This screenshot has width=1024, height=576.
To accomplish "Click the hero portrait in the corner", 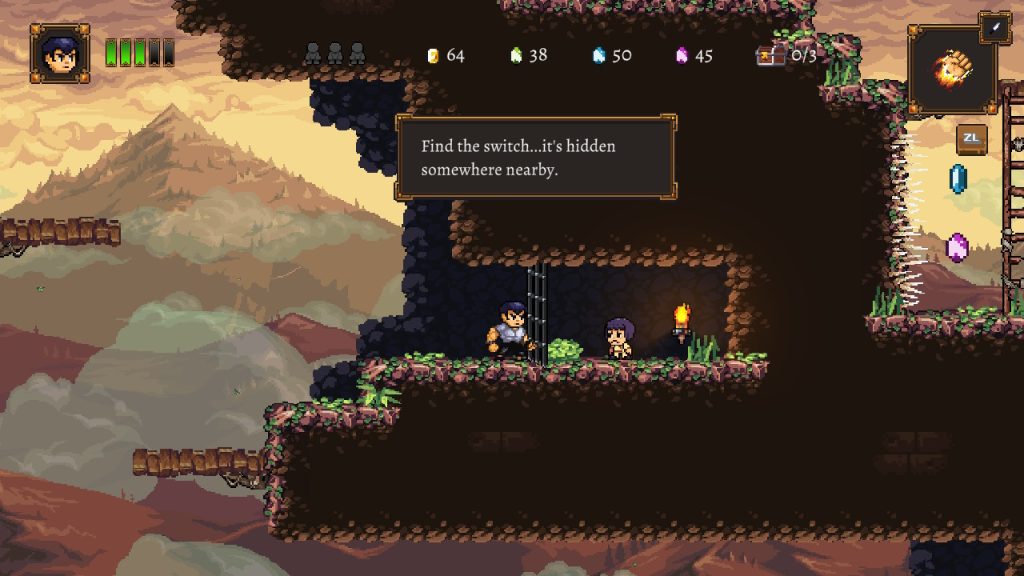I will [60, 53].
